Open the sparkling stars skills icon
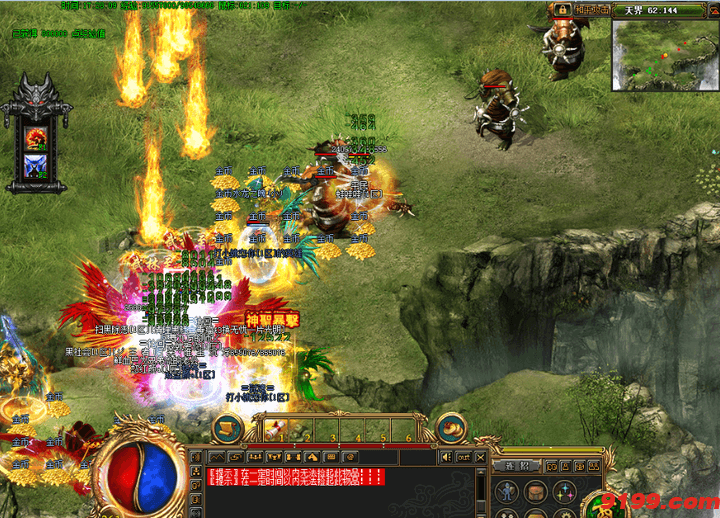720x518 pixels. point(567,492)
